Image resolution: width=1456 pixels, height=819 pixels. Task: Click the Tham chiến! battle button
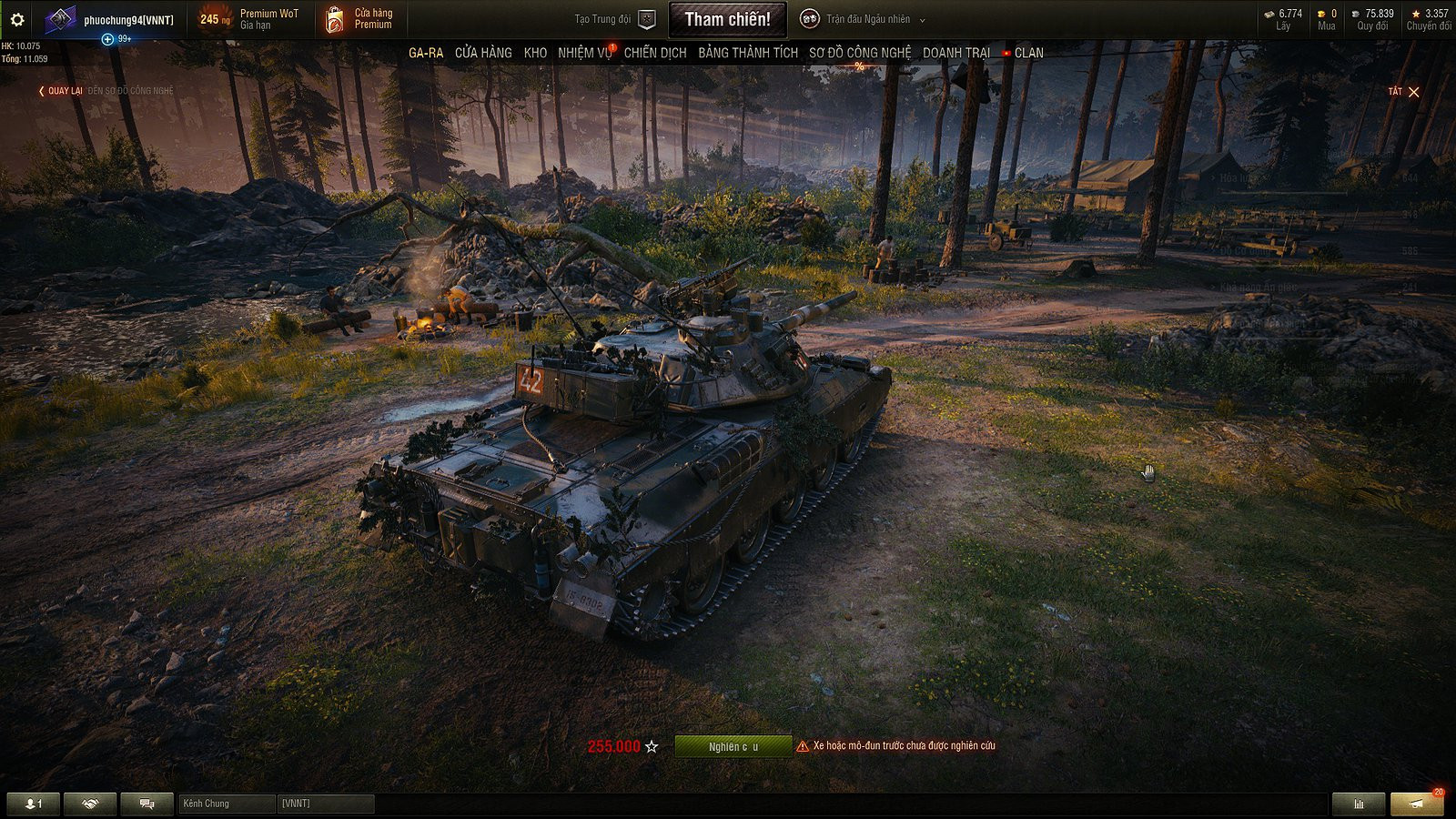(x=727, y=18)
